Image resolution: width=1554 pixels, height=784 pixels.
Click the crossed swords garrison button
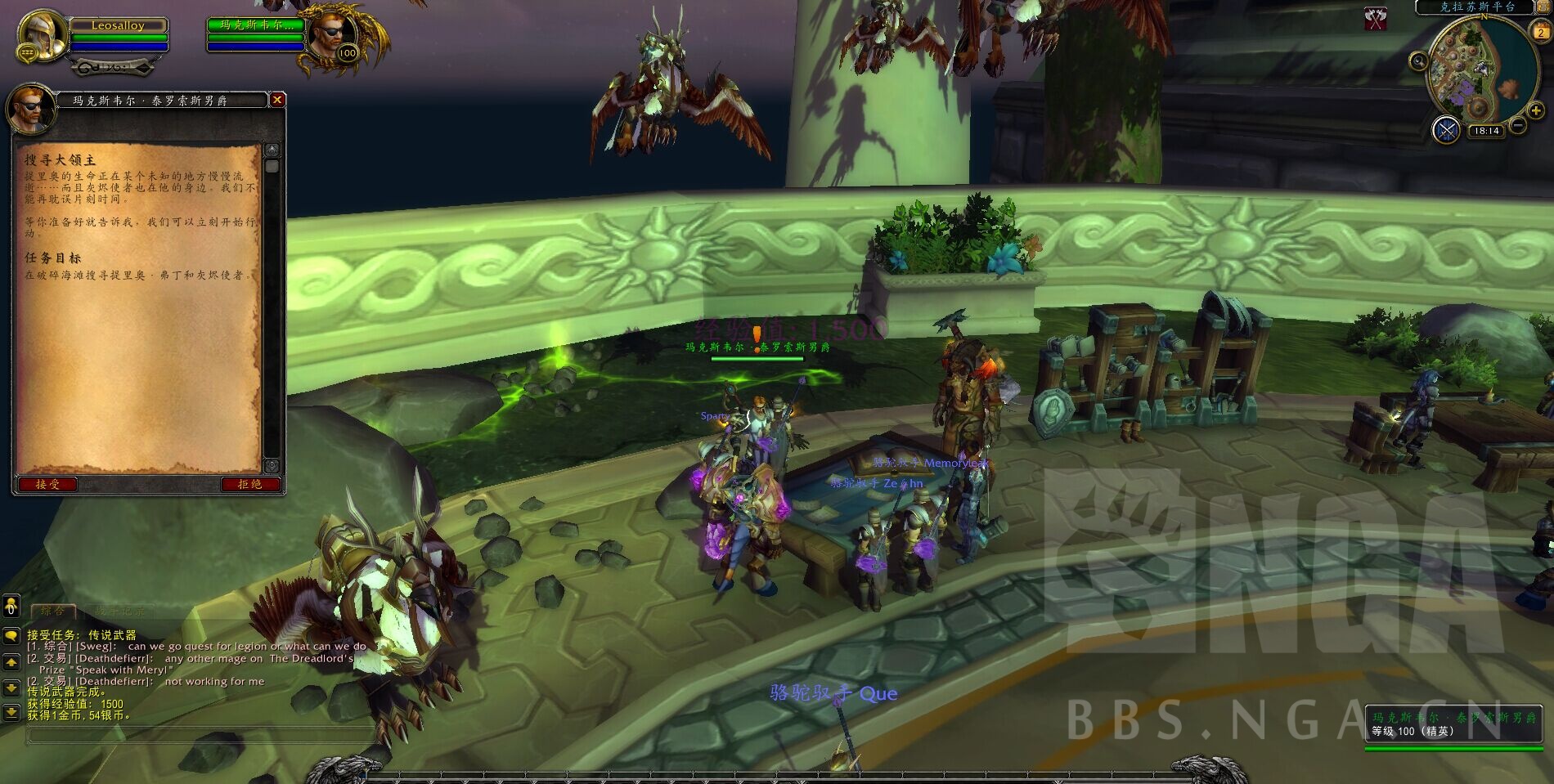pos(1446,130)
